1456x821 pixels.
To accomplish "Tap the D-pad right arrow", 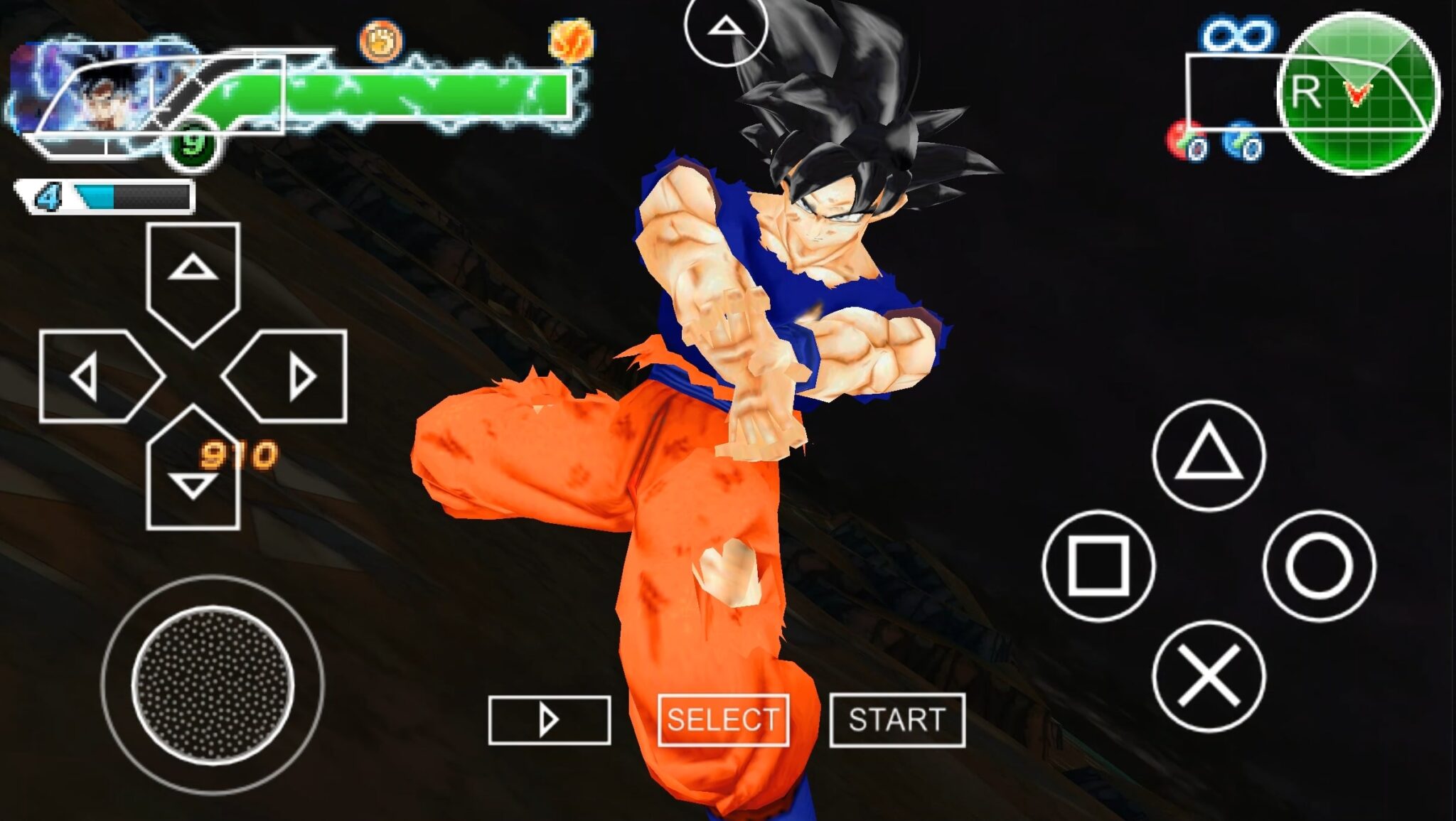I will (295, 377).
